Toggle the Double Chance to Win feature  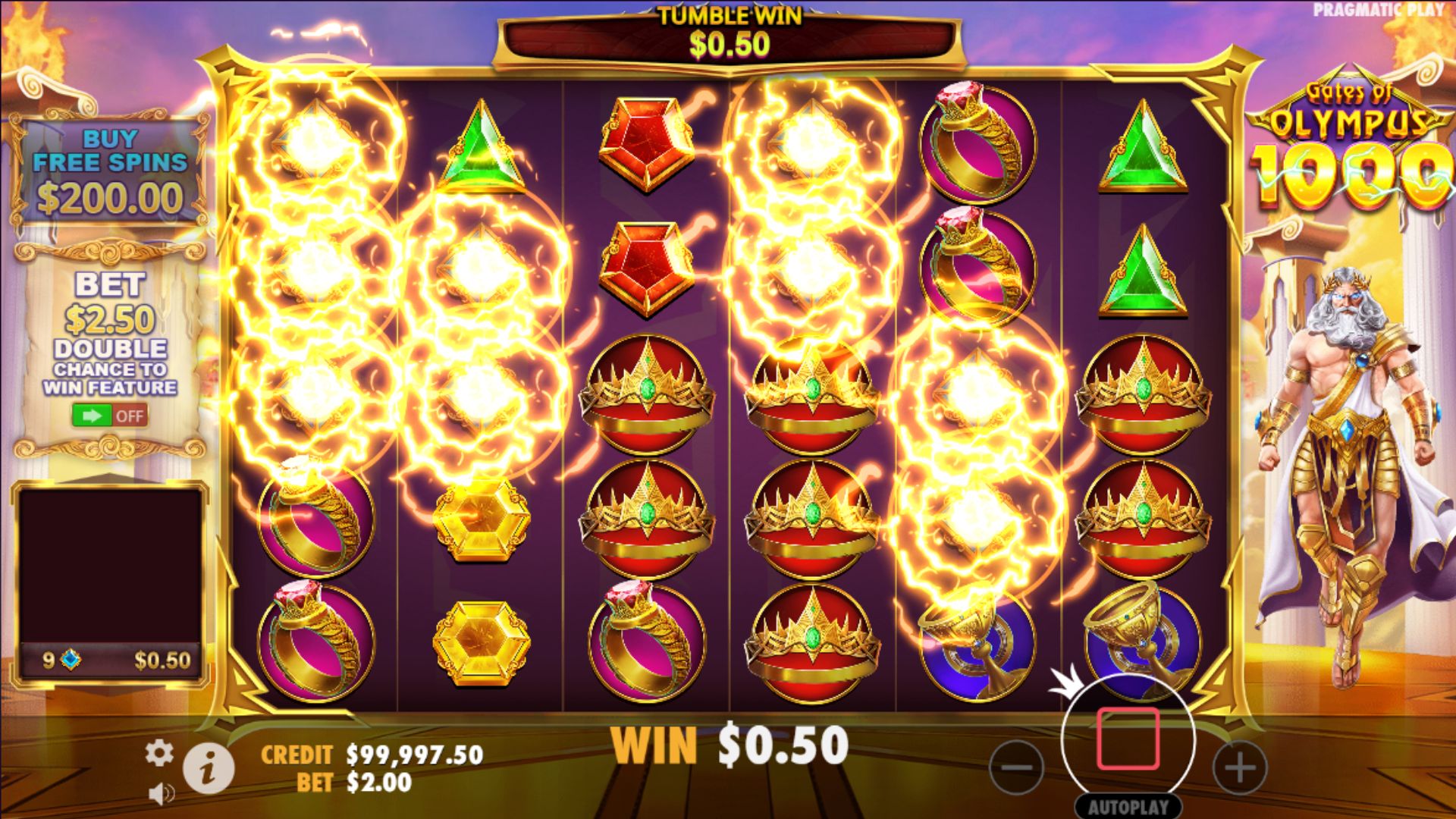110,416
